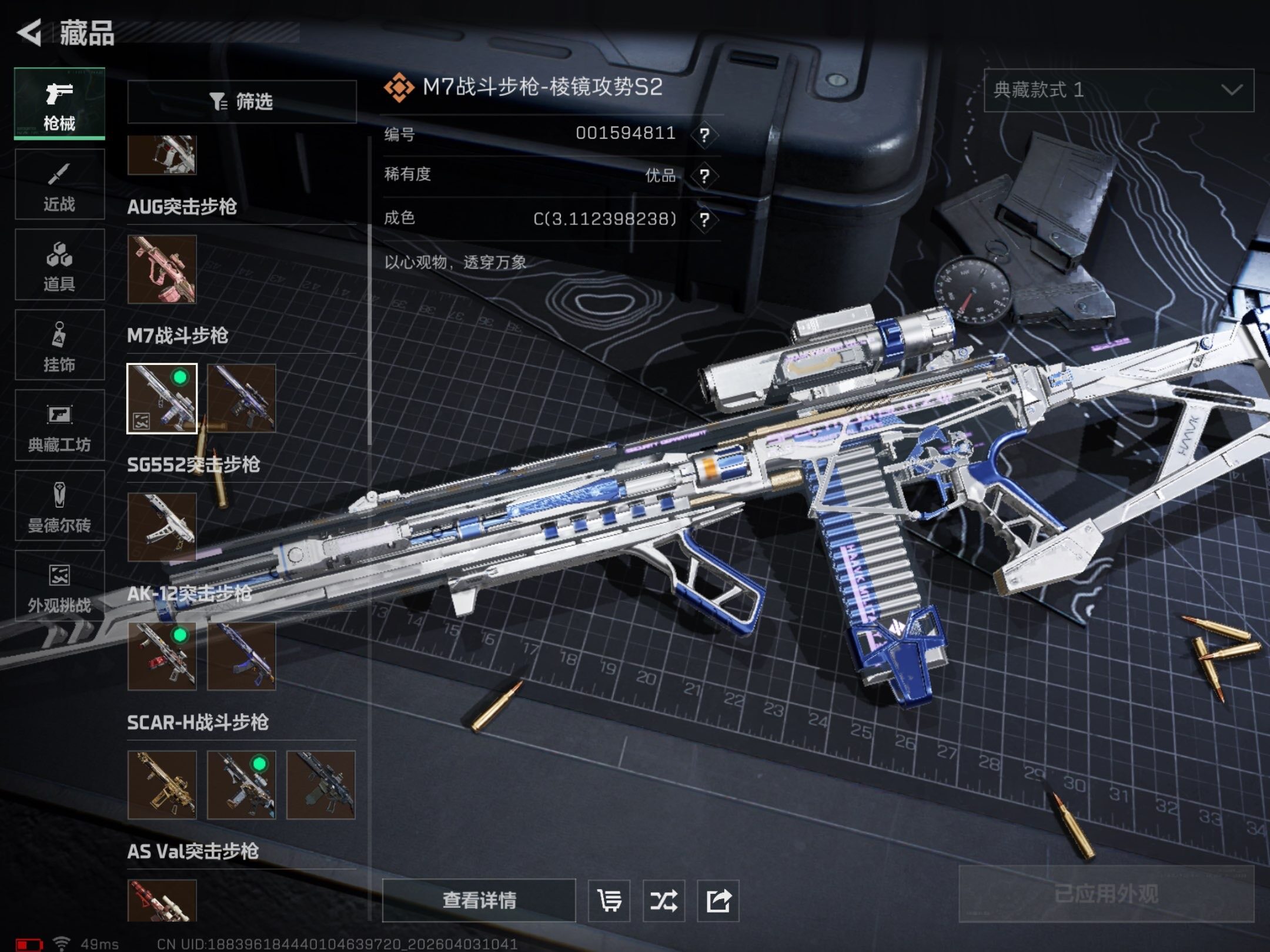
Task: Open the 筛选 filter button
Action: (242, 102)
